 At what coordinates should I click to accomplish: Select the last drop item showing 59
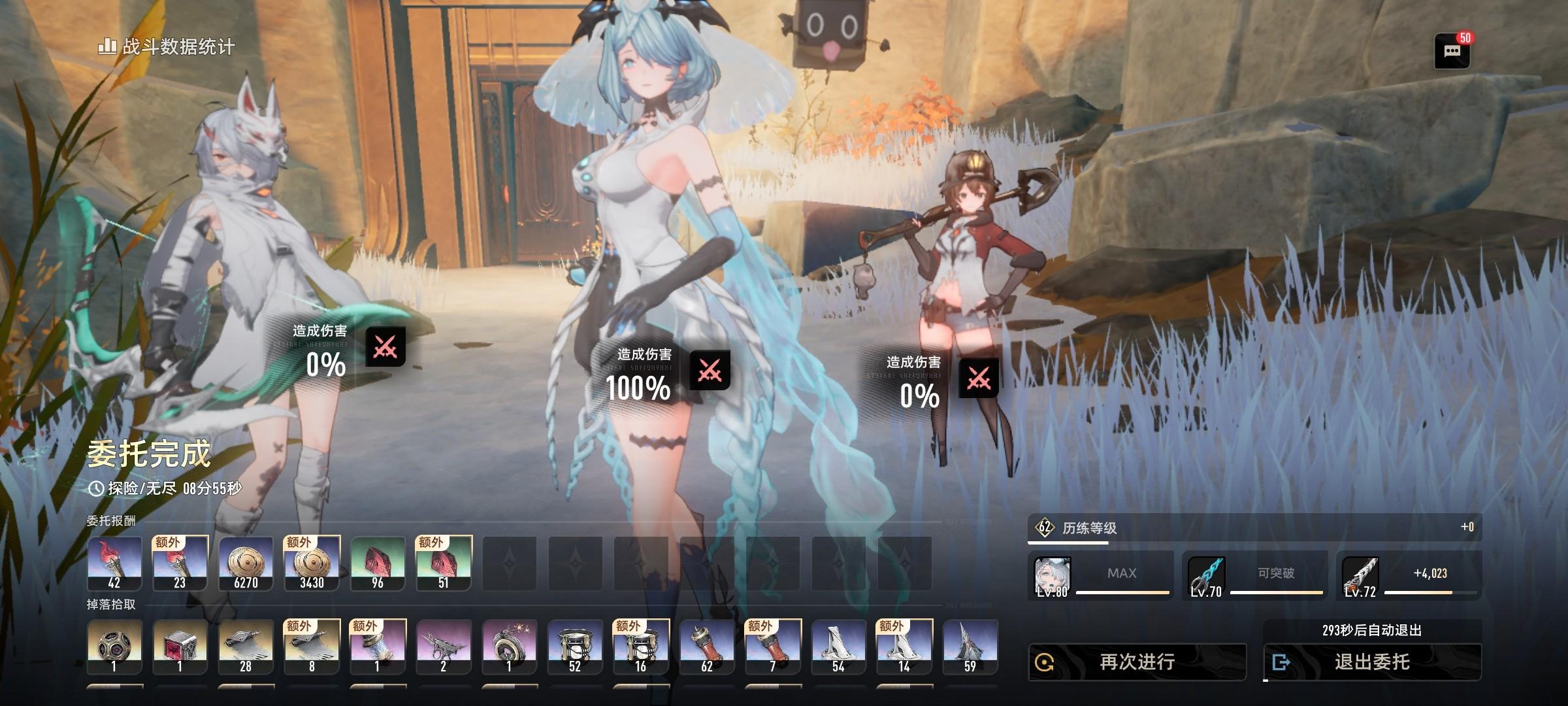point(970,647)
